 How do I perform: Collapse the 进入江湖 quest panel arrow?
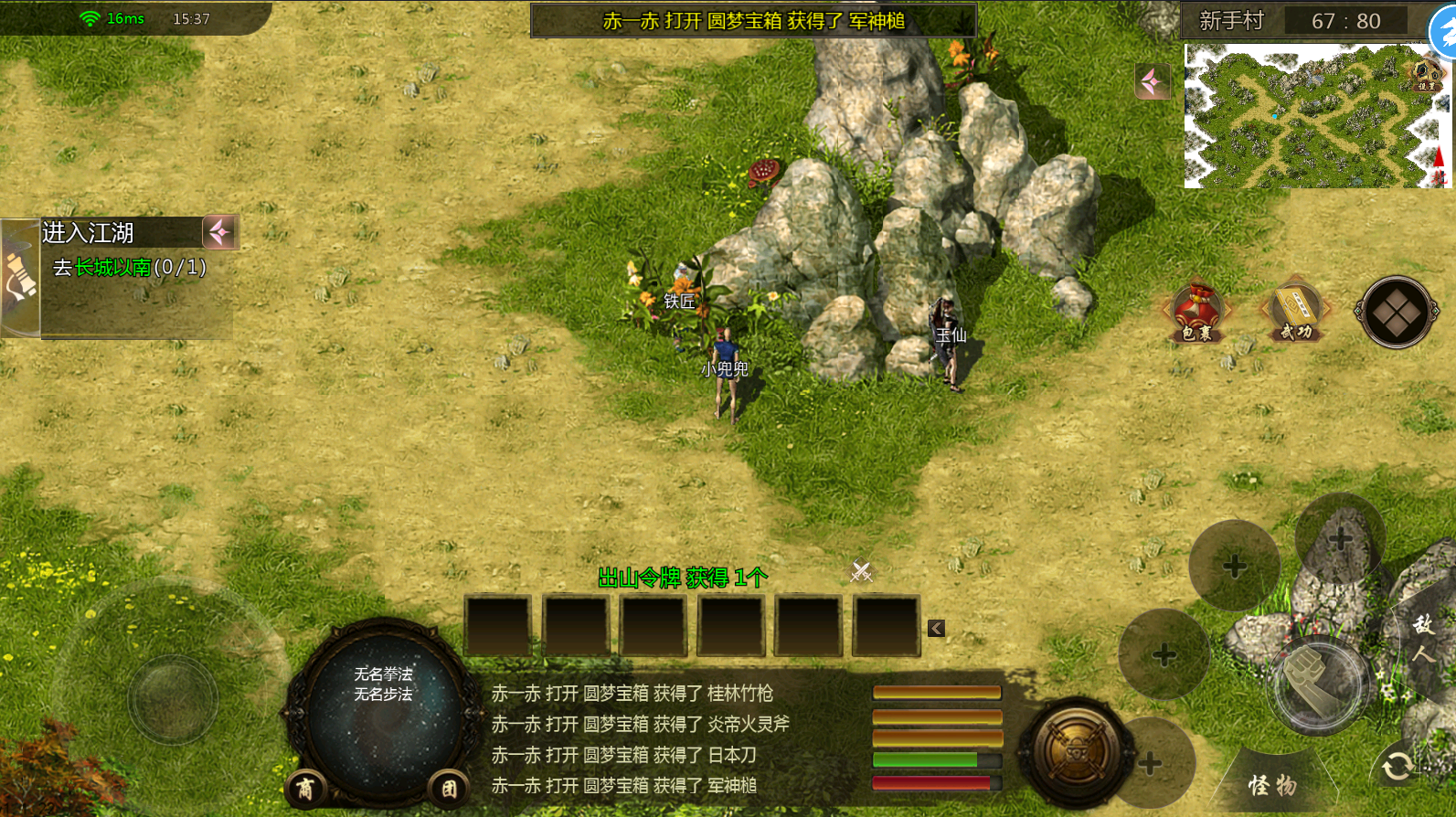(220, 232)
